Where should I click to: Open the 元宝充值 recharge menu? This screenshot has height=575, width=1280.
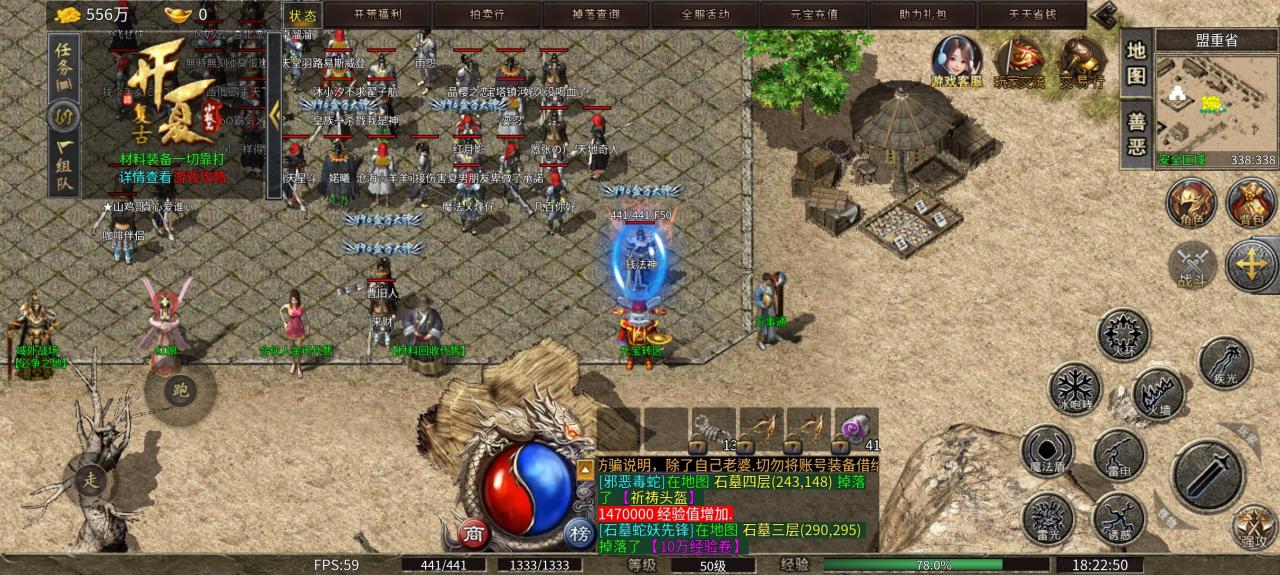click(813, 15)
